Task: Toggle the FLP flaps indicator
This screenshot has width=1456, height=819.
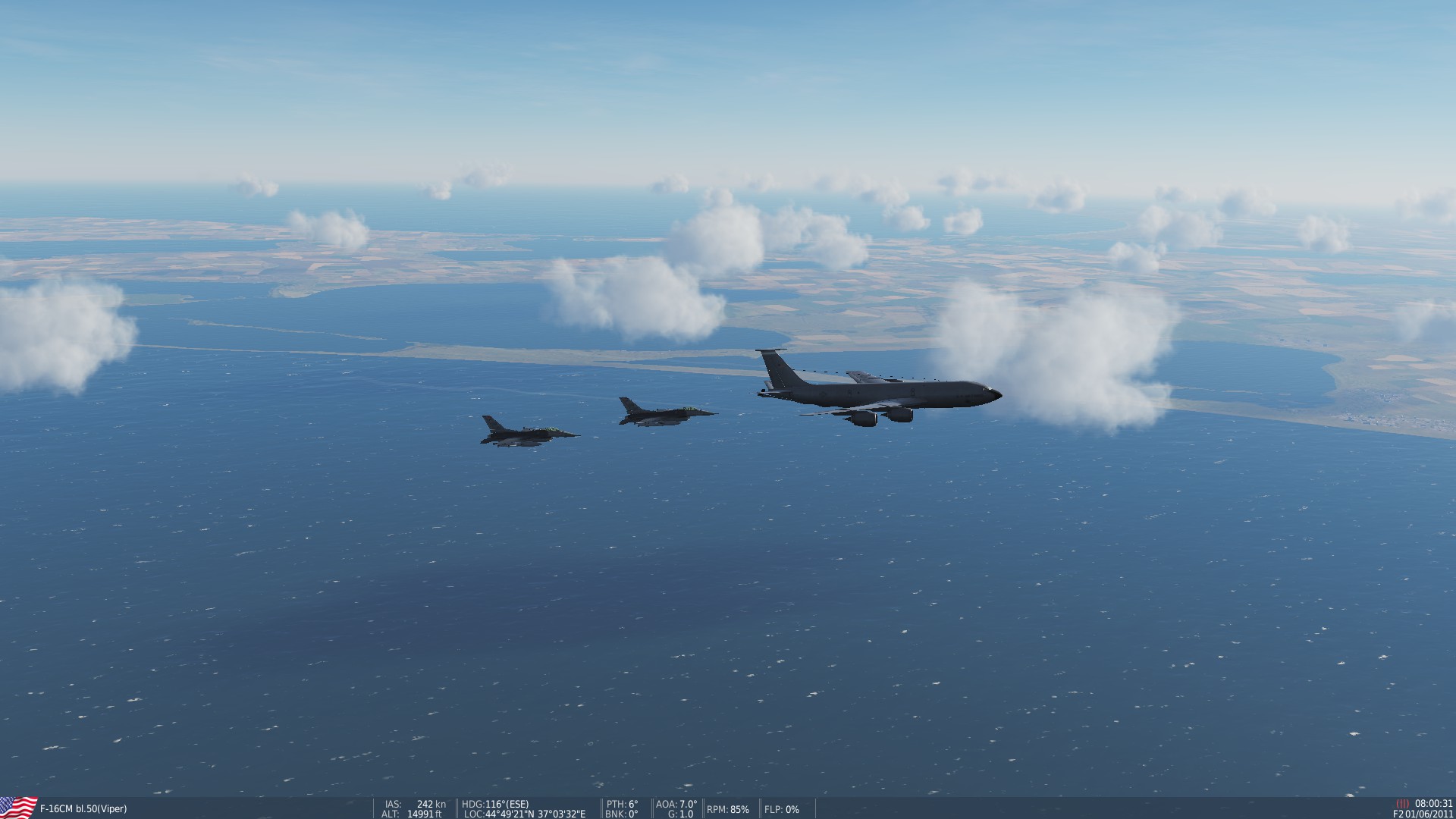Action: 781,810
